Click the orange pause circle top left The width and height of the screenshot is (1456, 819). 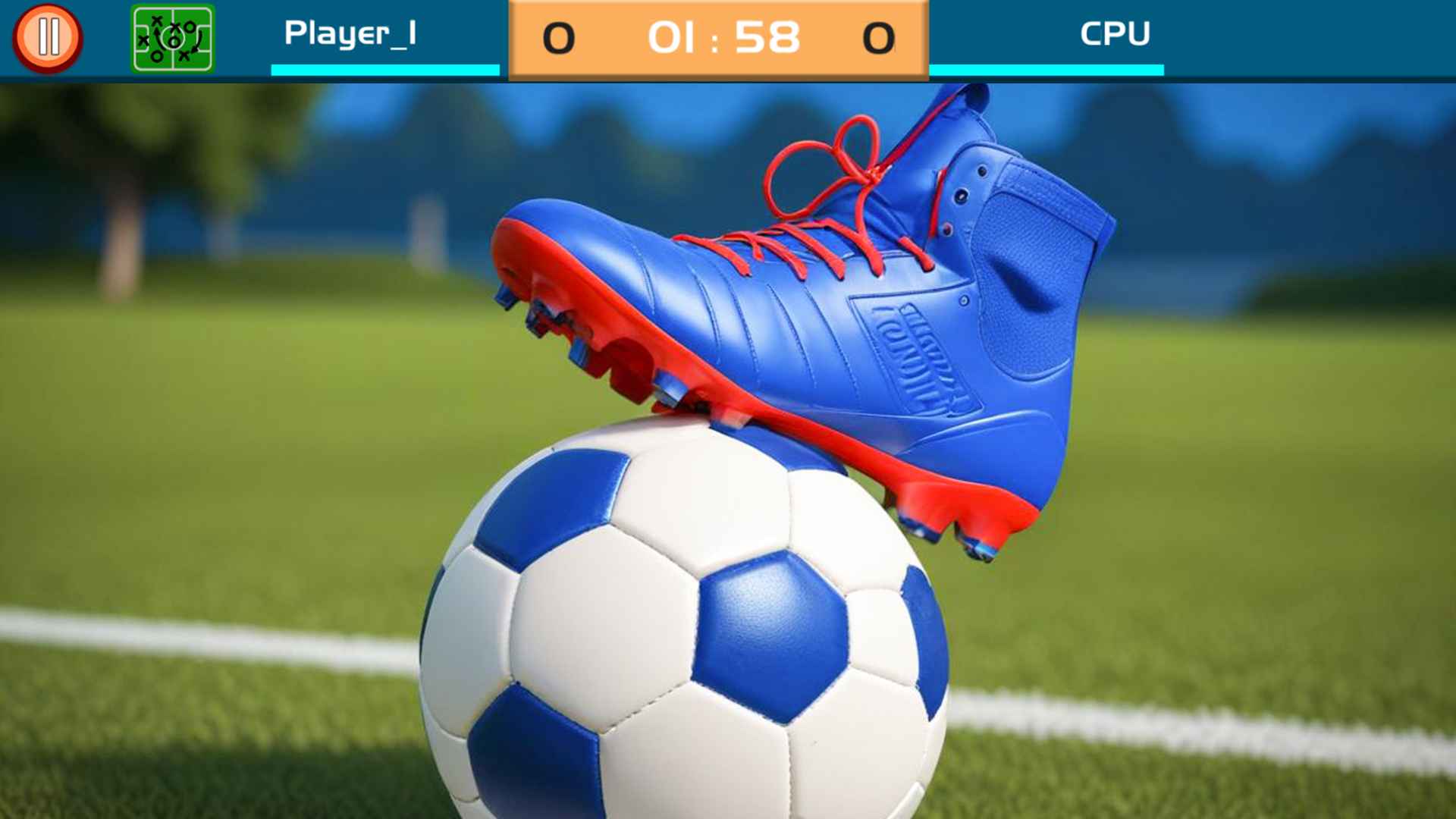click(49, 36)
